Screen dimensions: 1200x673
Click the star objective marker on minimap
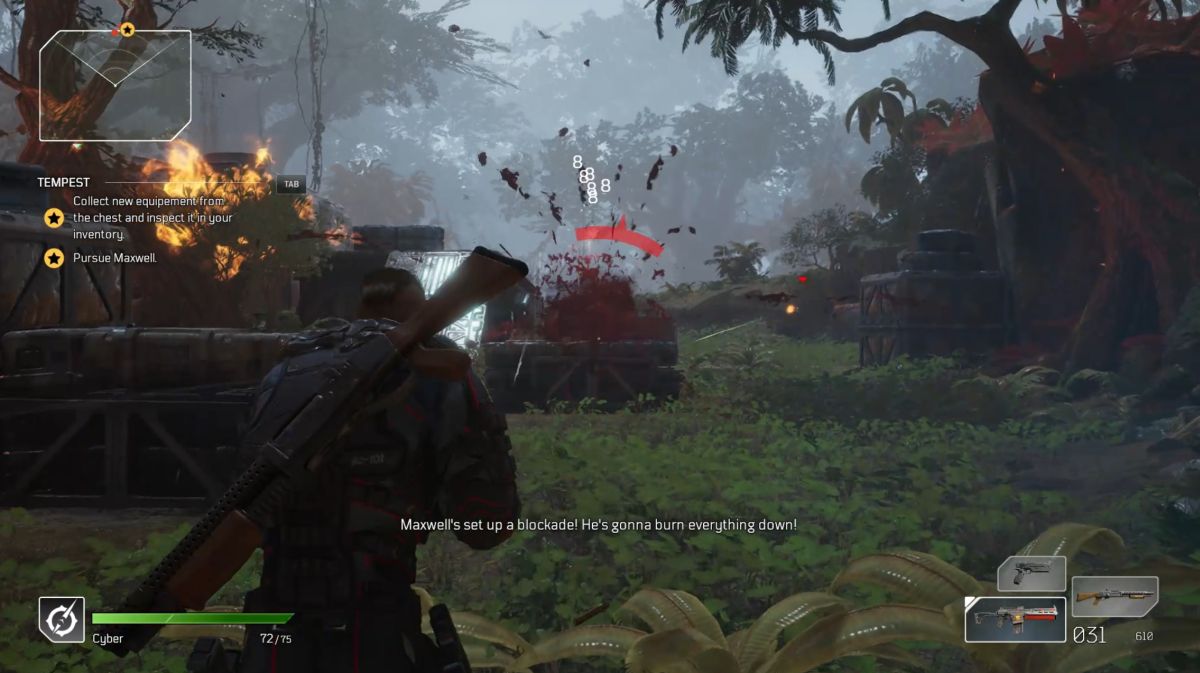127,30
